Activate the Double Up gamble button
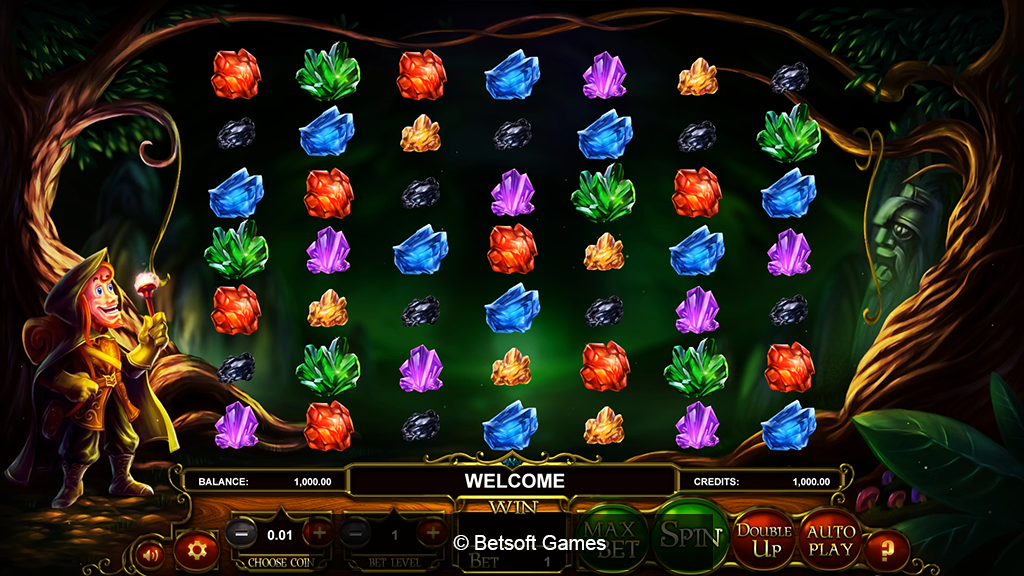 (x=764, y=539)
